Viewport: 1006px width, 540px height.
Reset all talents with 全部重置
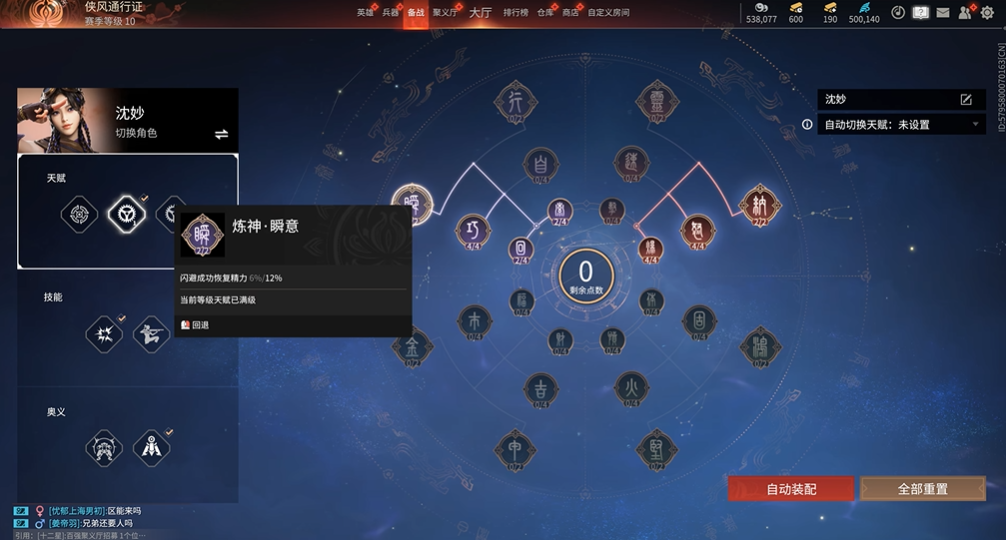[922, 489]
